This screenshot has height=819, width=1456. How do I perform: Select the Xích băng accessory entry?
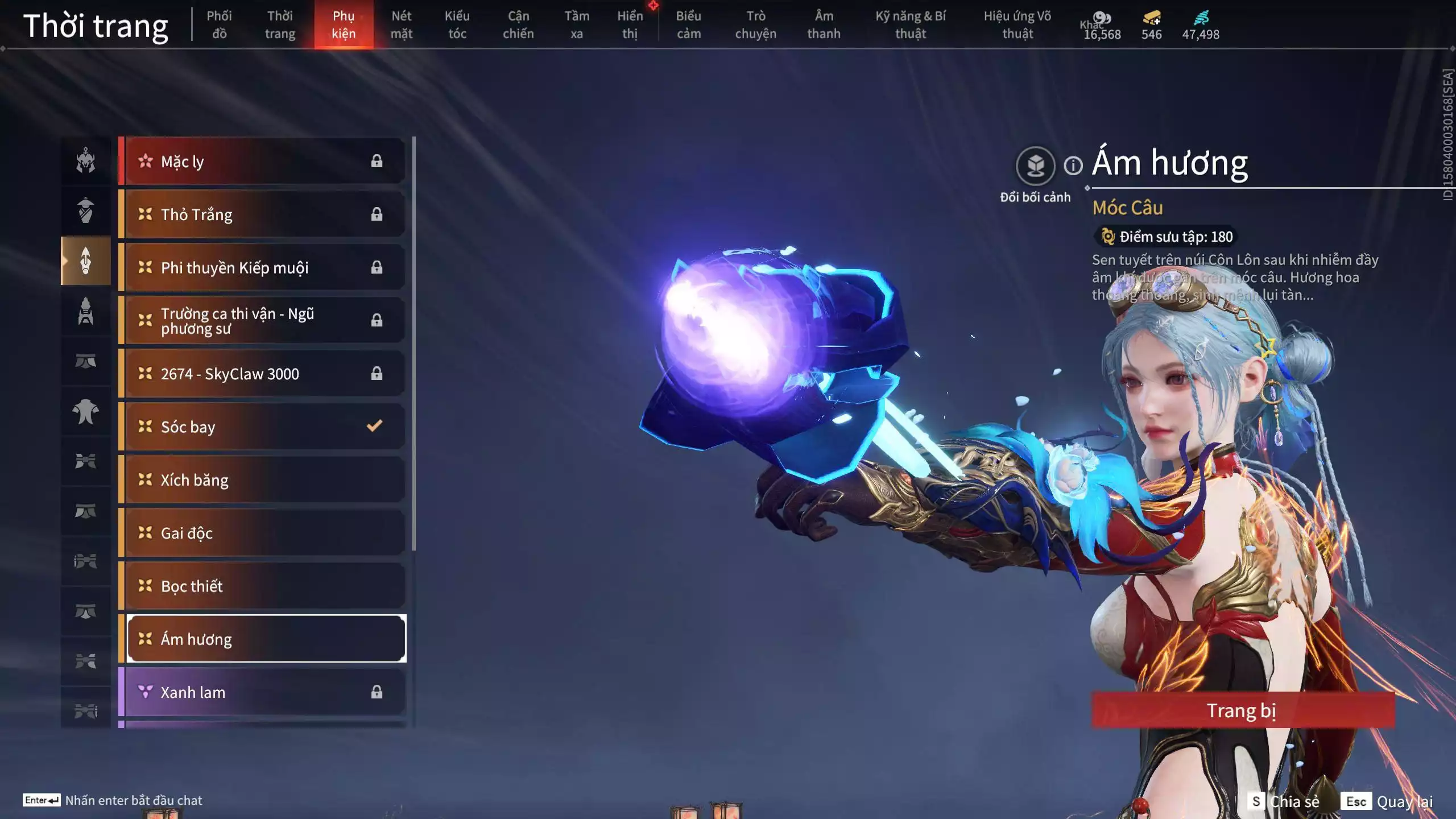264,479
